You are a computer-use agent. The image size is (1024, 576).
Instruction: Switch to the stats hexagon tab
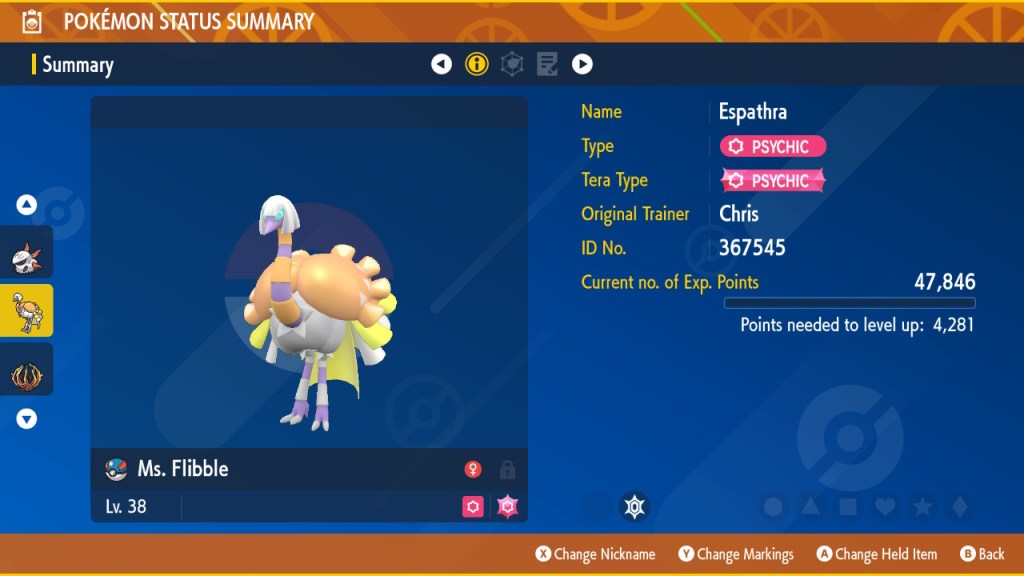pos(512,65)
